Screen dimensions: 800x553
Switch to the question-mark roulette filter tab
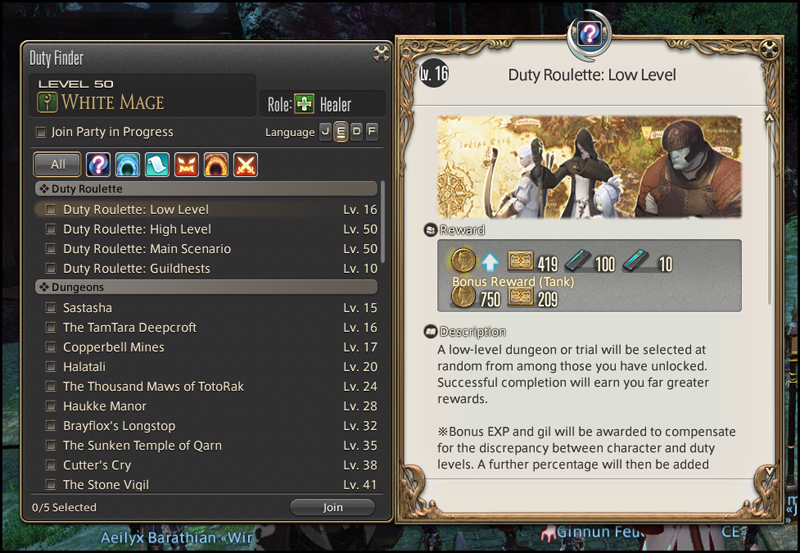pos(98,164)
